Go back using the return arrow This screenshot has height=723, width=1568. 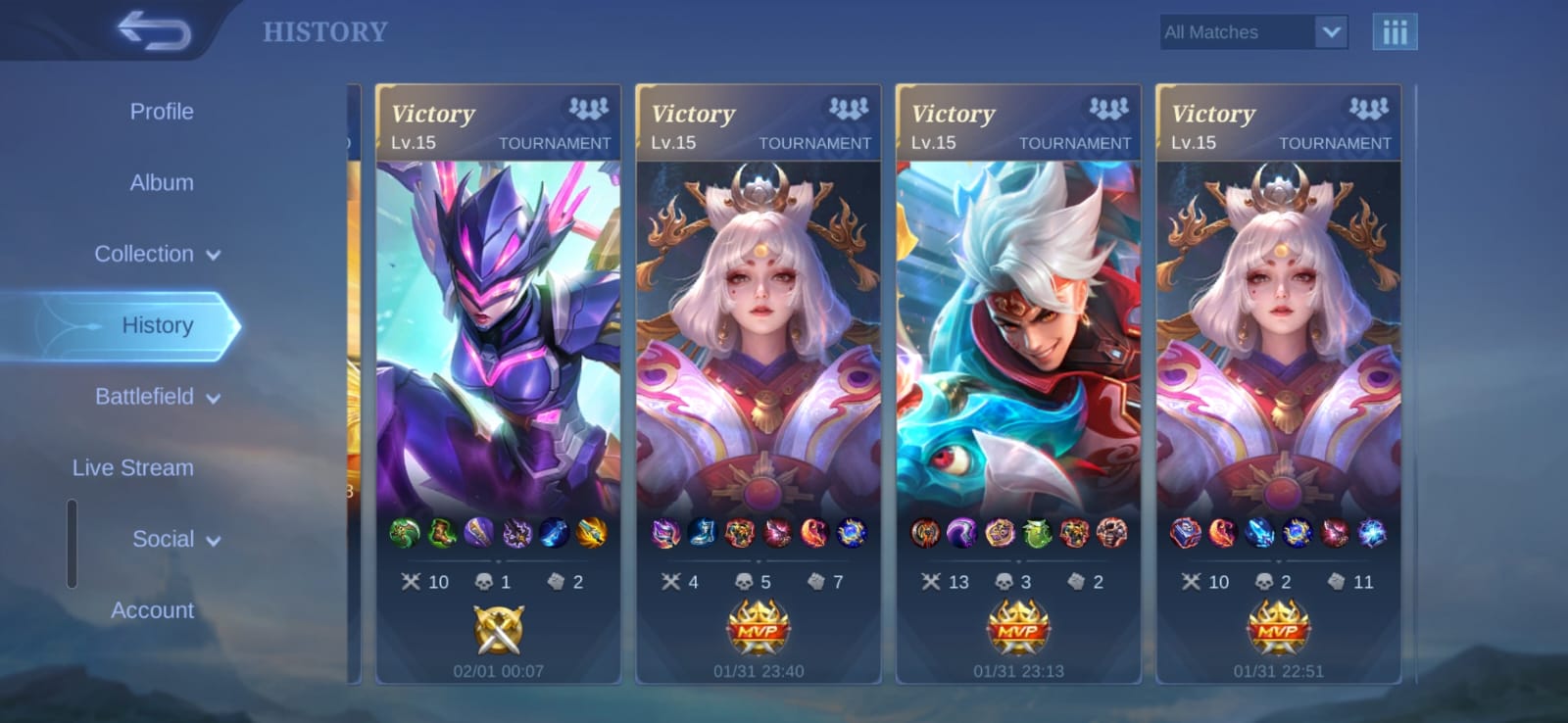click(154, 30)
